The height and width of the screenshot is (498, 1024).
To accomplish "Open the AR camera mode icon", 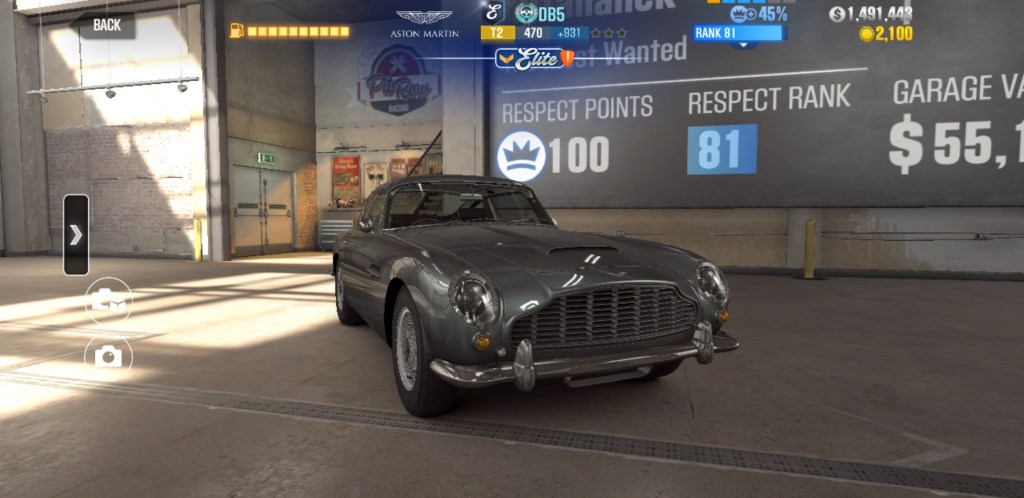I will [108, 300].
